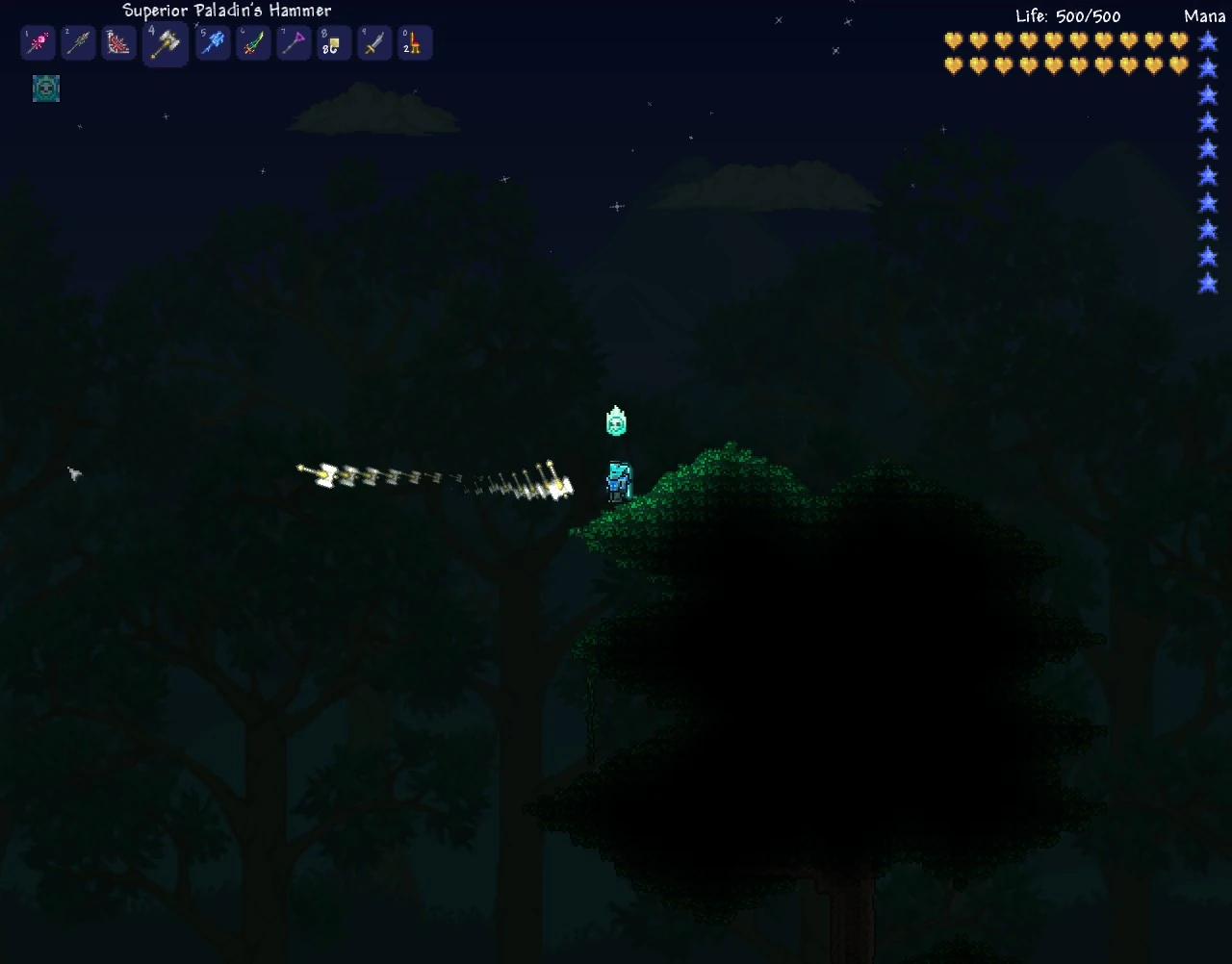Screen dimensions: 1232x964
Task: Click the 'Mana' label
Action: click(x=1203, y=16)
